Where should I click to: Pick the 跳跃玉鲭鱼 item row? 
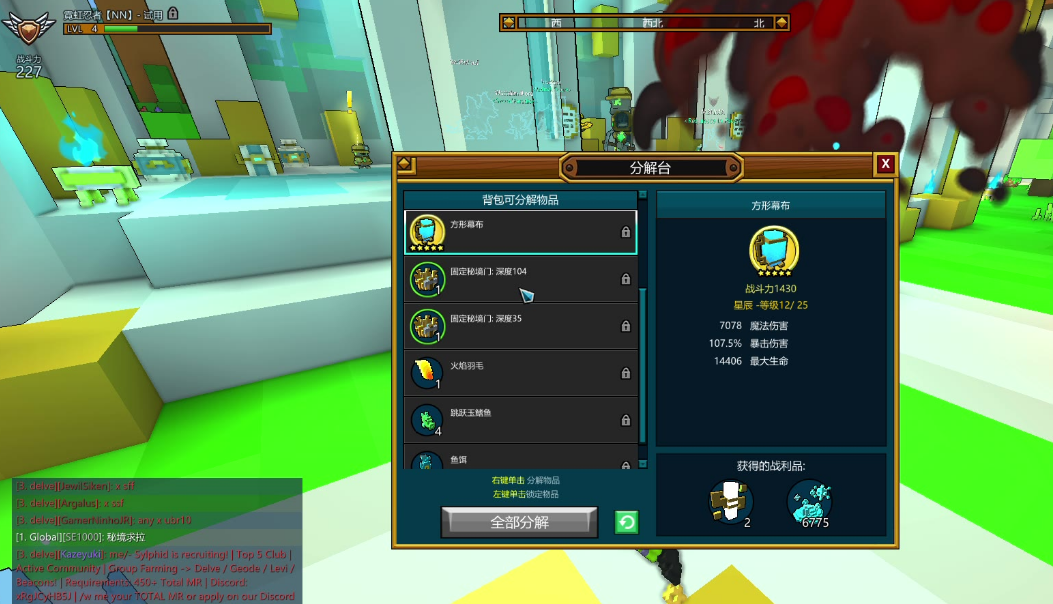(520, 420)
